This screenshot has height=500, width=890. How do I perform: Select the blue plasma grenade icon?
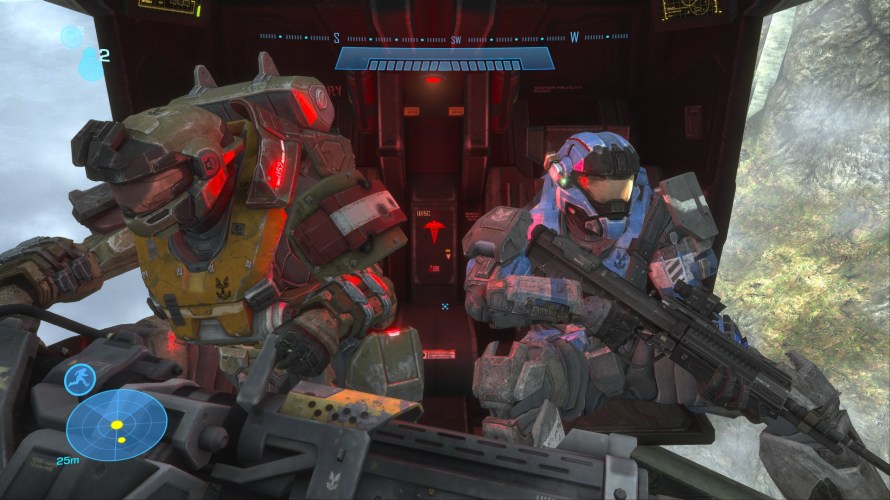click(90, 64)
